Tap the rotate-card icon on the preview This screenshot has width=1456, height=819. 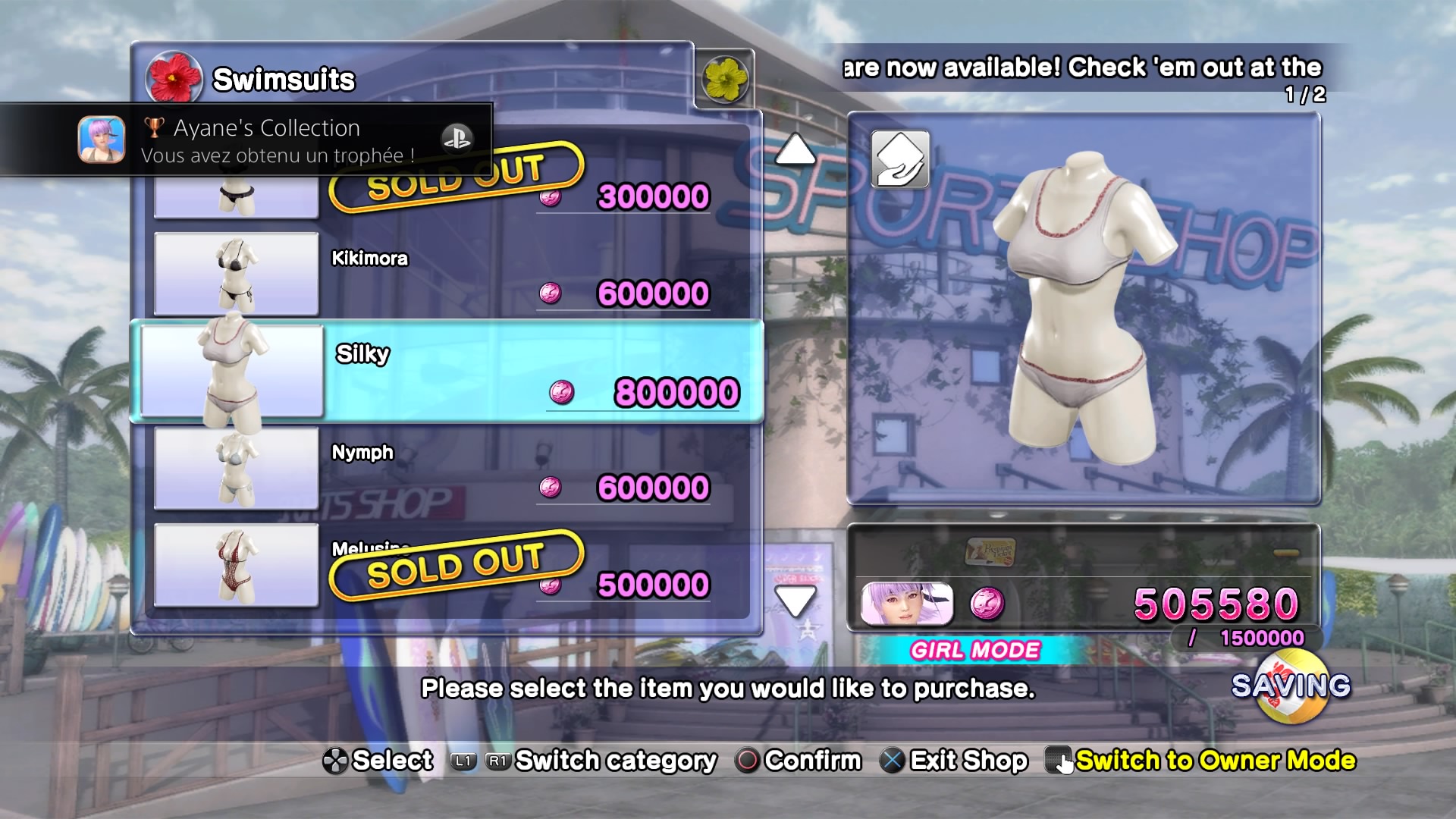pyautogui.click(x=900, y=159)
